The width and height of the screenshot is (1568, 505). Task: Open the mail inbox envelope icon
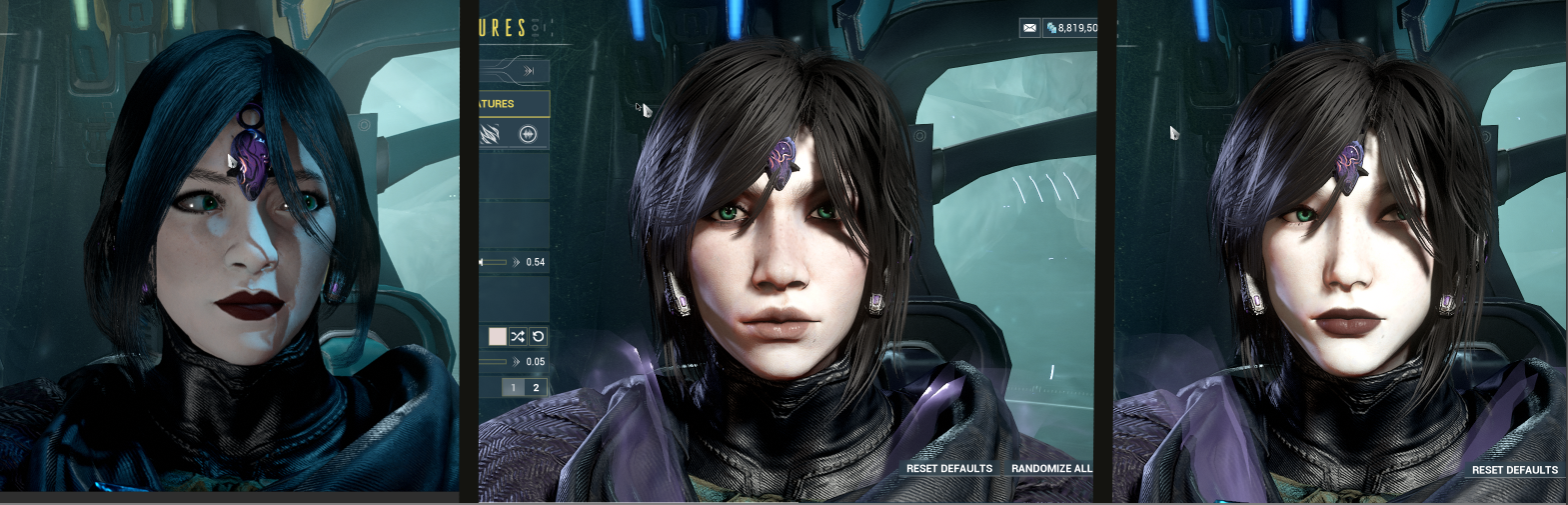(x=1029, y=28)
